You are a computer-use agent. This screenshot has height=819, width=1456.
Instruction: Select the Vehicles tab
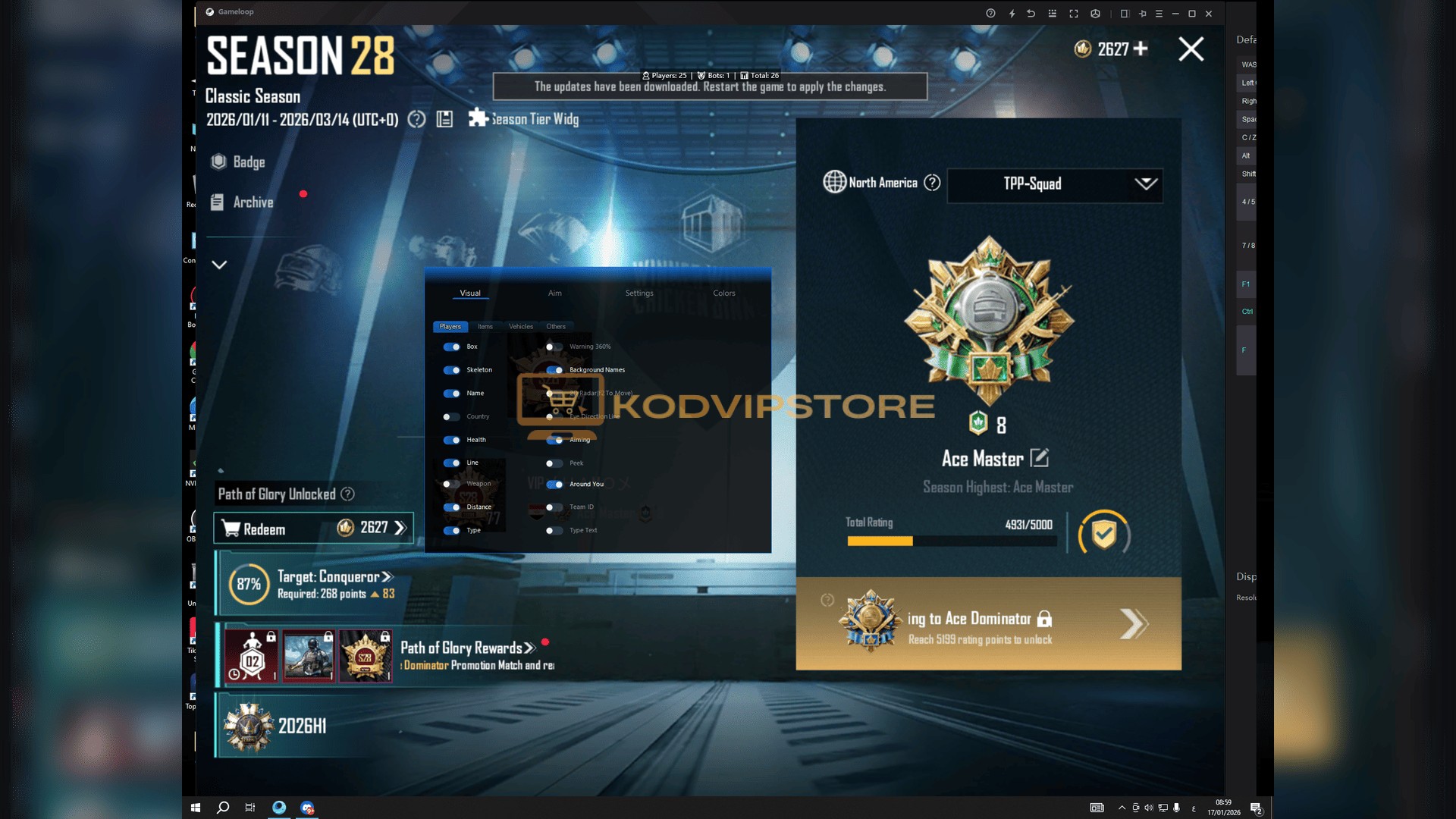tap(520, 326)
